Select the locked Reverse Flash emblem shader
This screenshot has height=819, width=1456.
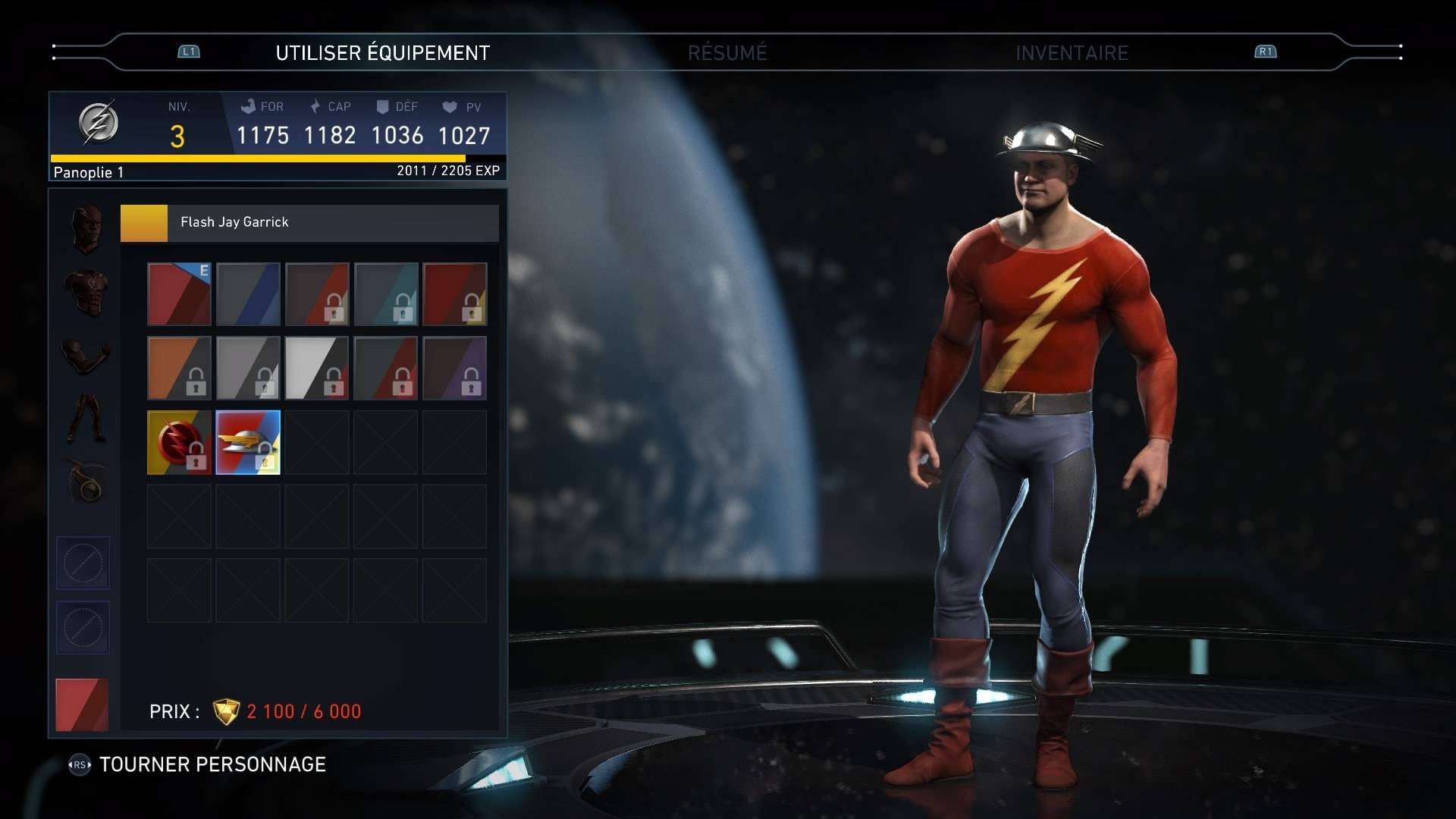click(178, 442)
